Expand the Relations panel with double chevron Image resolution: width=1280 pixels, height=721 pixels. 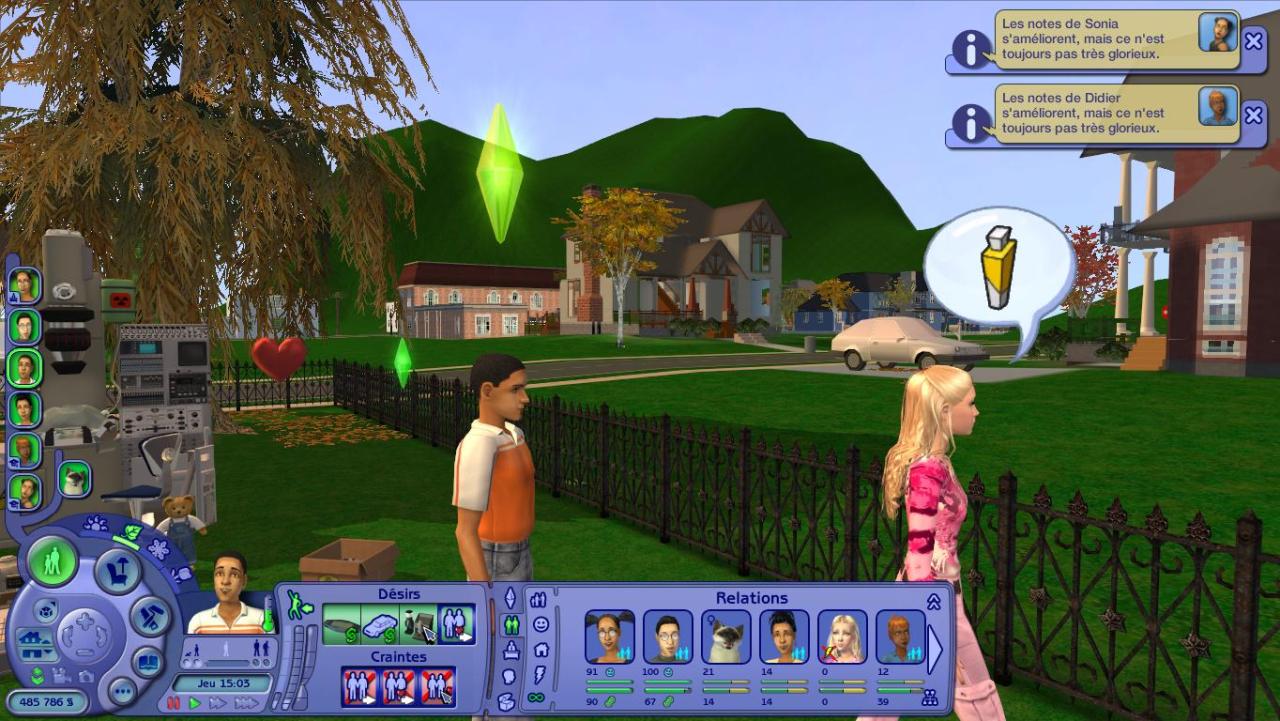(x=934, y=601)
